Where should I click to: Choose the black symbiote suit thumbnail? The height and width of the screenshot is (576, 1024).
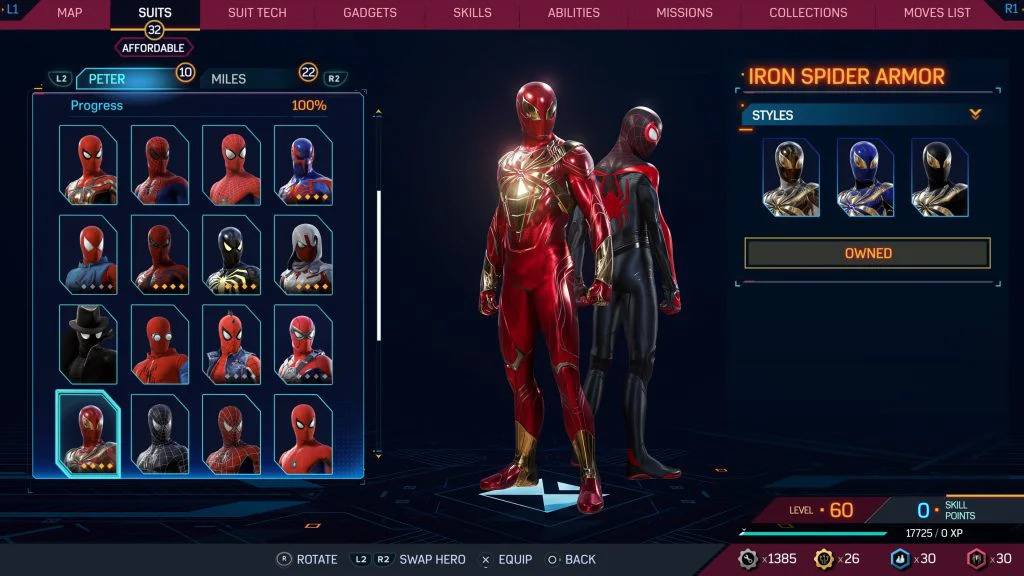coord(160,434)
